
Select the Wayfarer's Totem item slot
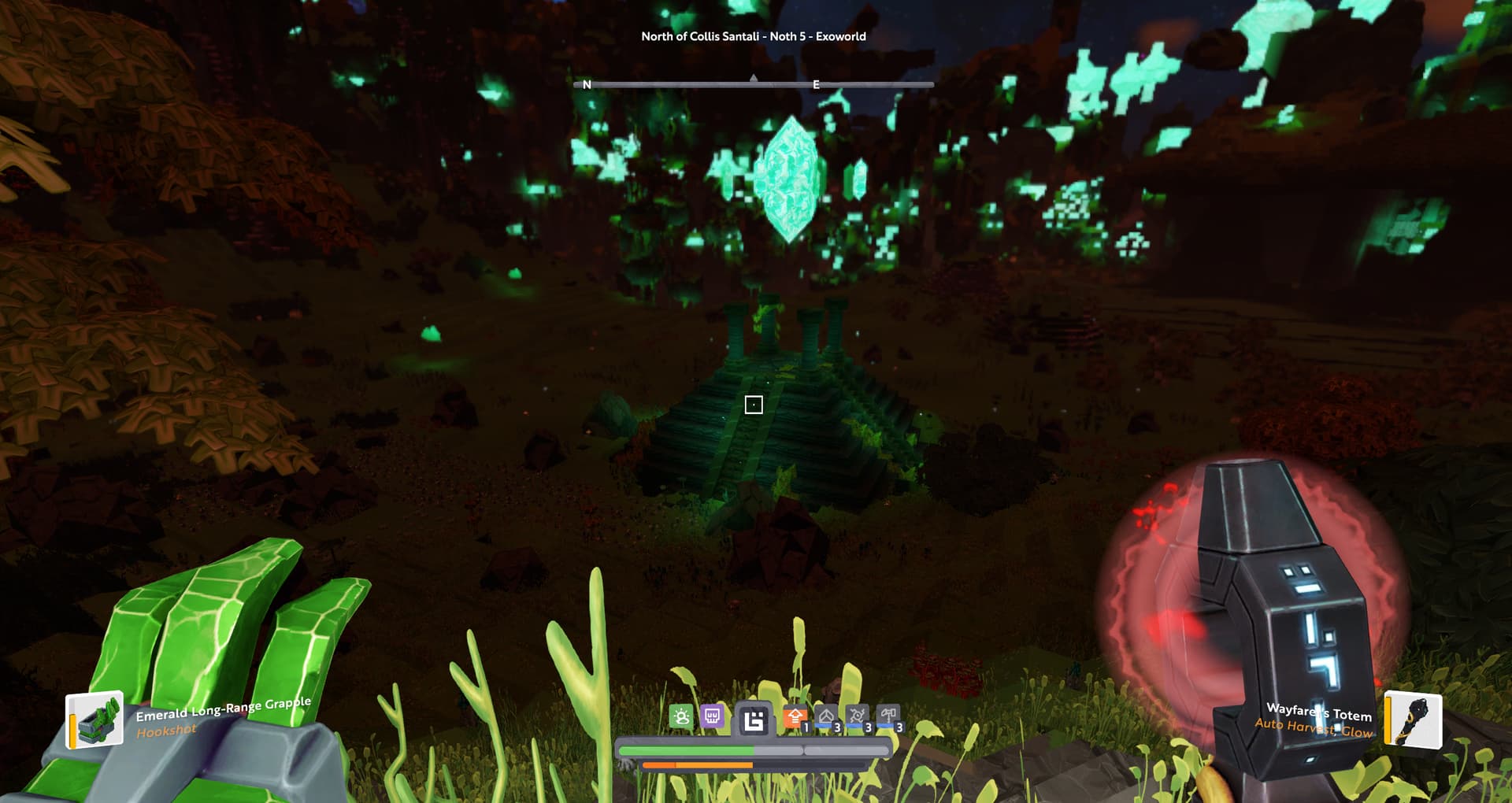click(x=1414, y=720)
